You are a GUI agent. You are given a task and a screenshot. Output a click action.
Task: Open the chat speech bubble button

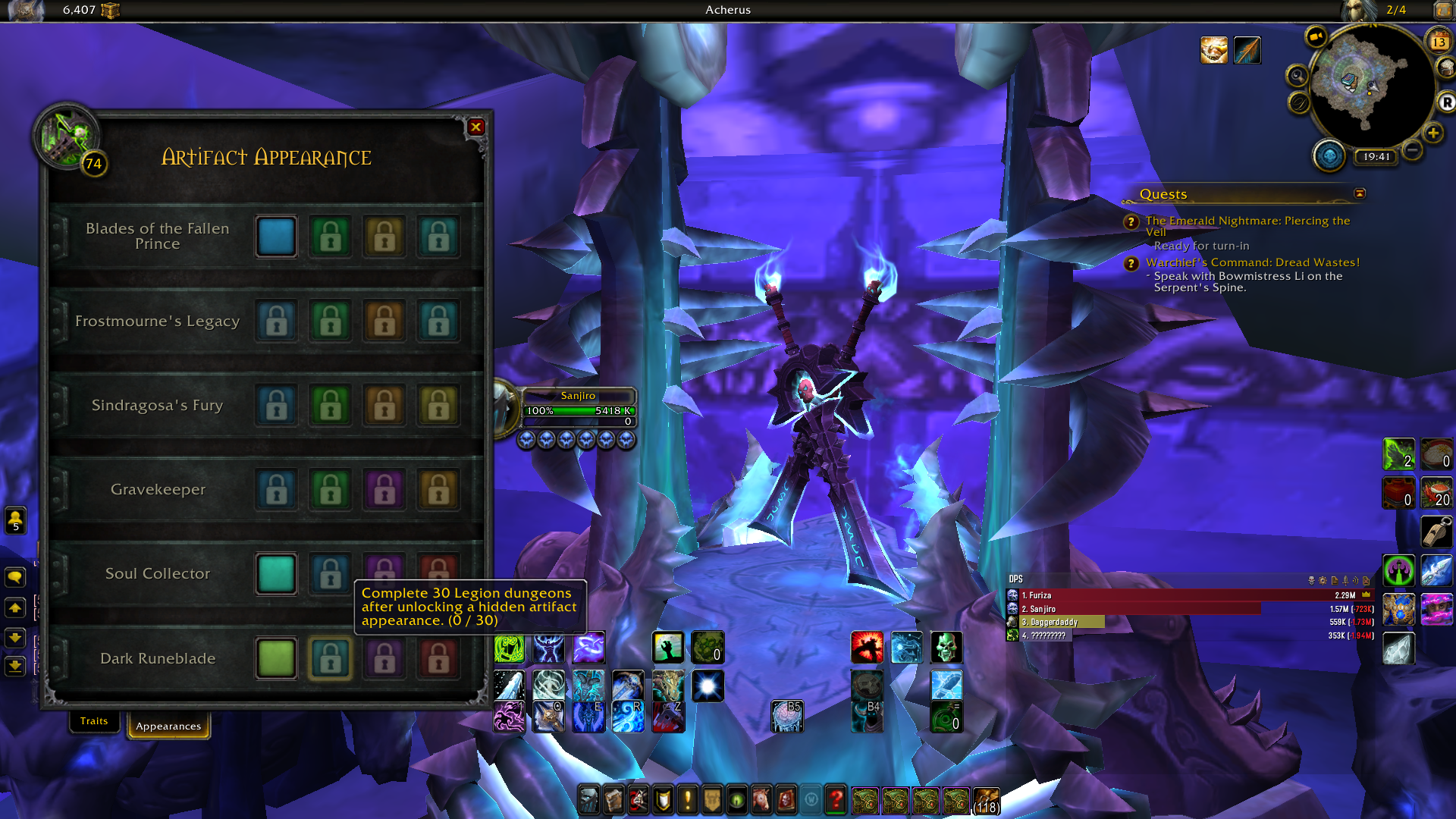pos(15,578)
